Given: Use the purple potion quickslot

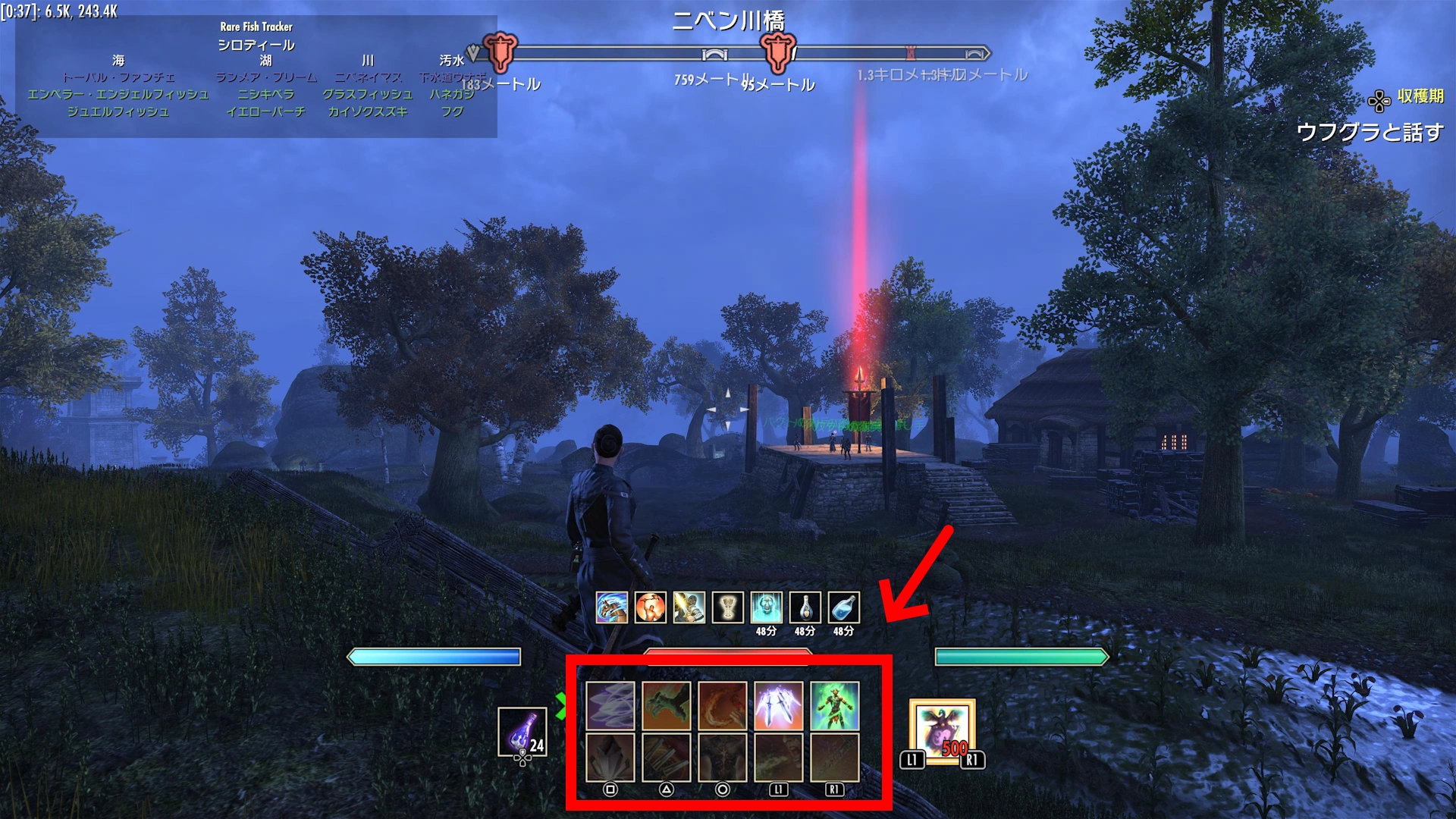Looking at the screenshot, I should tap(522, 732).
